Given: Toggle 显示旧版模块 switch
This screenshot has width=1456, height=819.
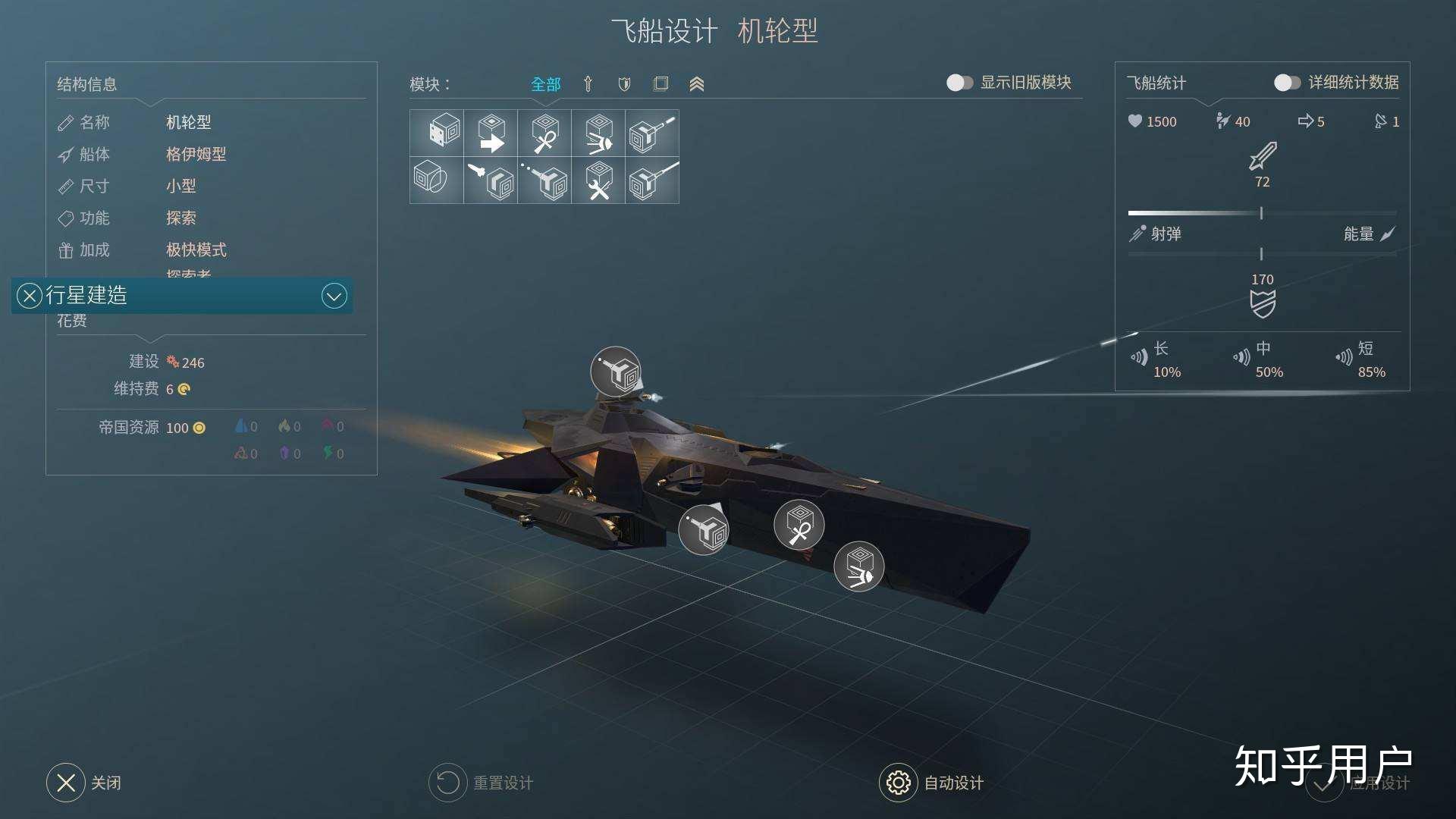Looking at the screenshot, I should click(959, 83).
